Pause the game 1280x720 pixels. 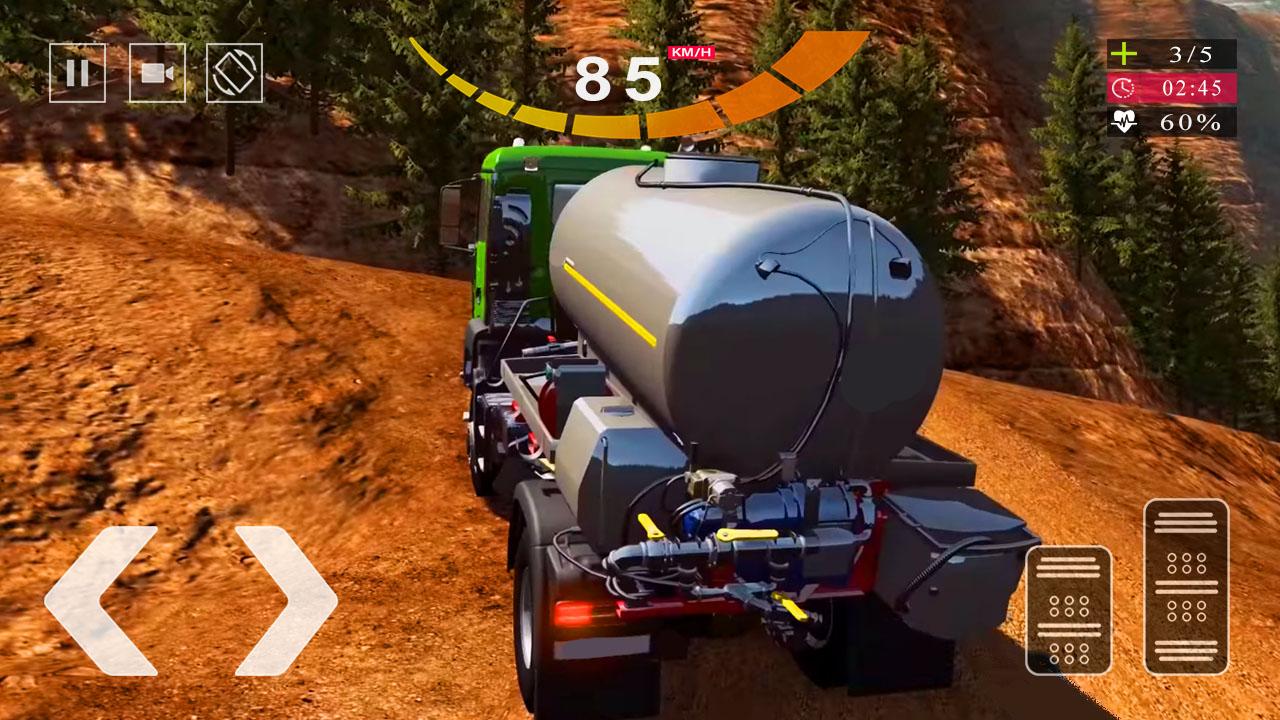pos(79,72)
